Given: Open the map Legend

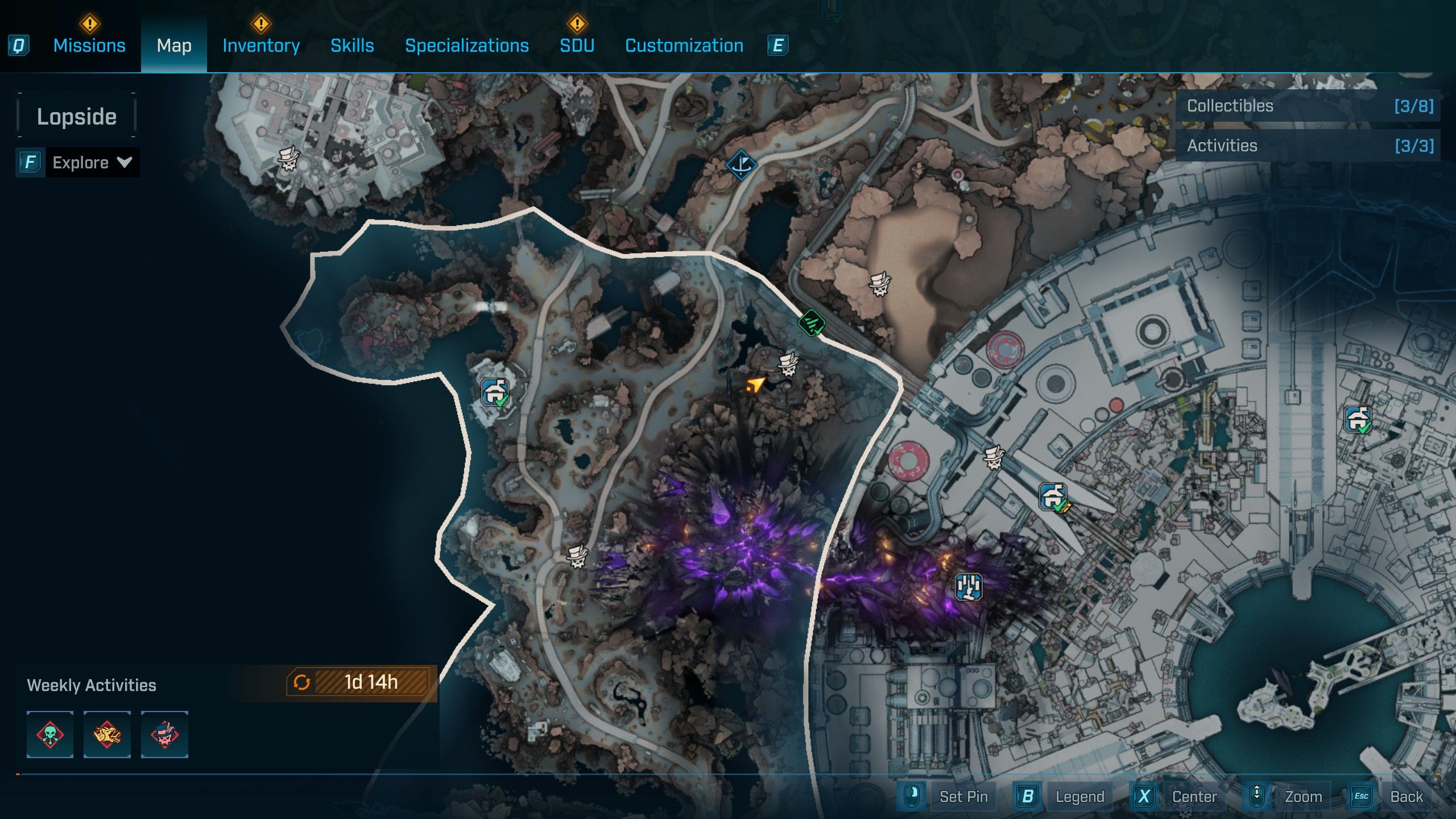Looking at the screenshot, I should click(x=1079, y=796).
